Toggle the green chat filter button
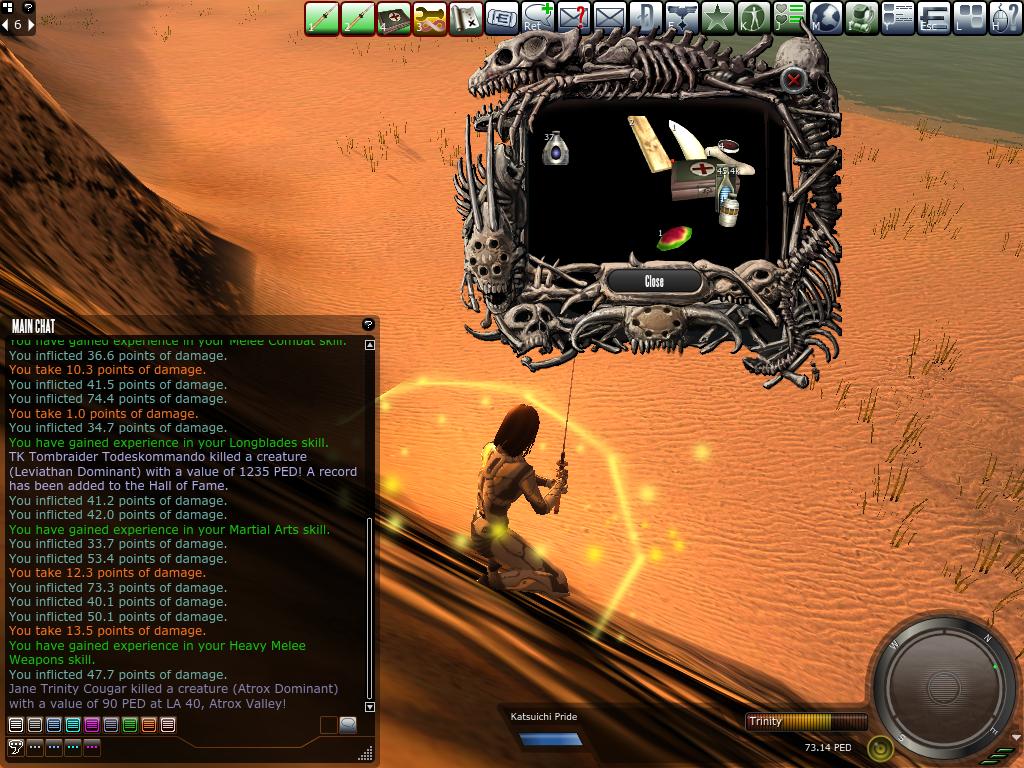Screen dimensions: 1024x768 coord(129,725)
